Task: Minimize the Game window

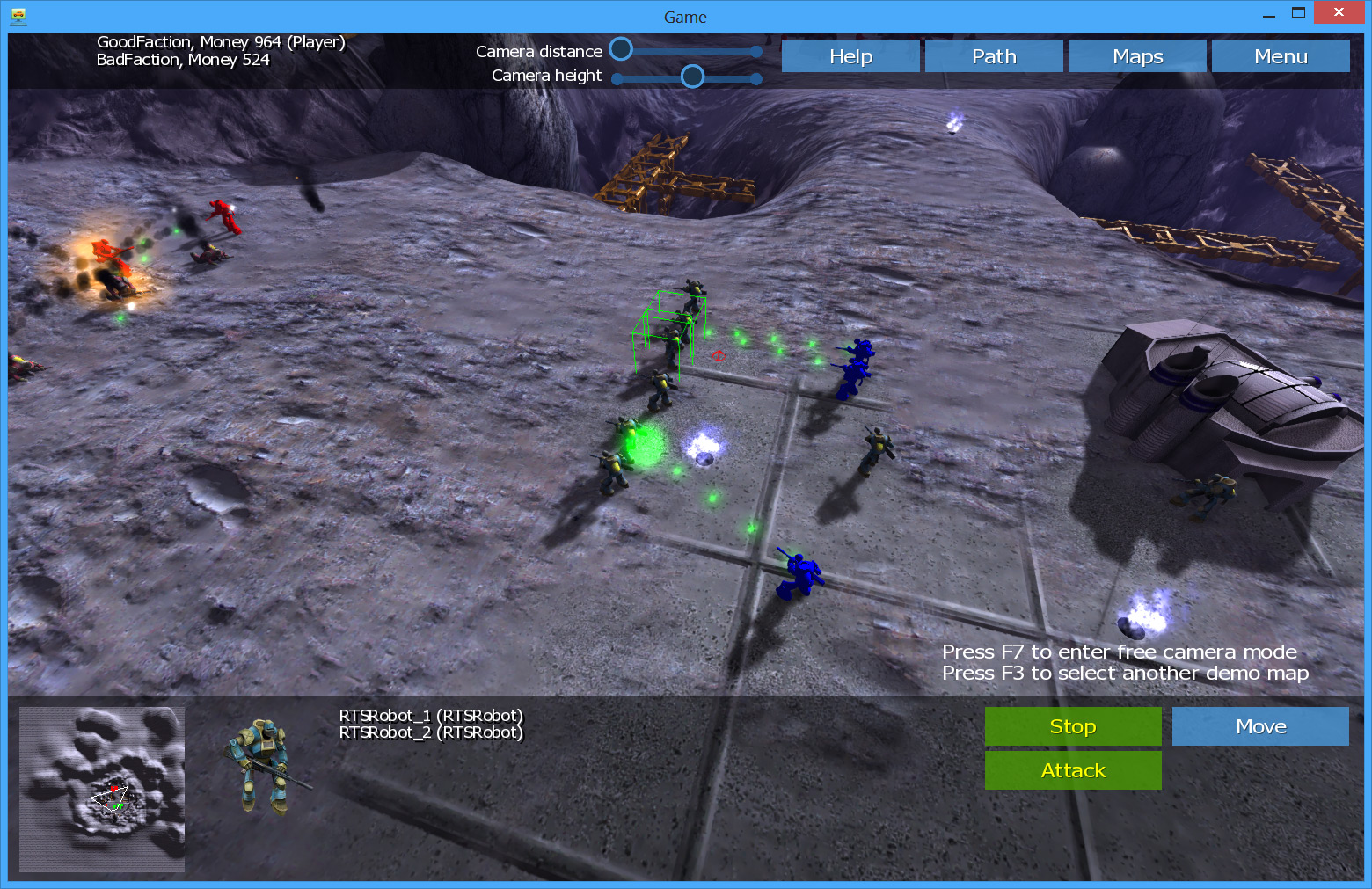Action: pos(1269,13)
